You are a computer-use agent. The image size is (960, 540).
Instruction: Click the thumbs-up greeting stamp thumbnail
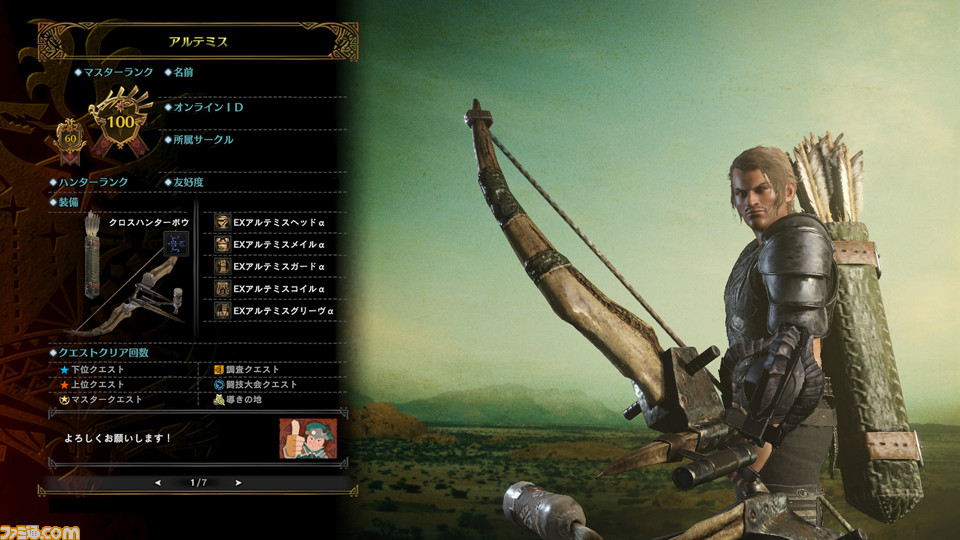308,438
